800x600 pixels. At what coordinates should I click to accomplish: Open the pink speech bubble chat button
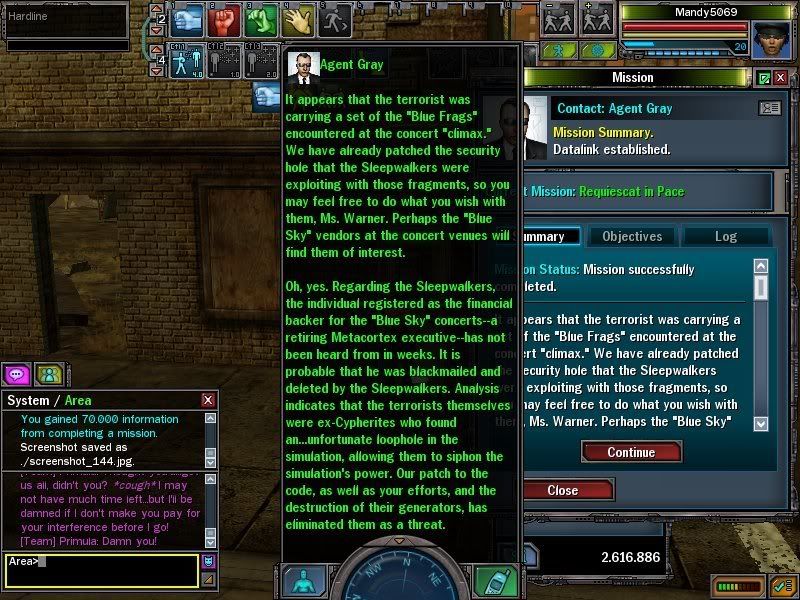[17, 374]
